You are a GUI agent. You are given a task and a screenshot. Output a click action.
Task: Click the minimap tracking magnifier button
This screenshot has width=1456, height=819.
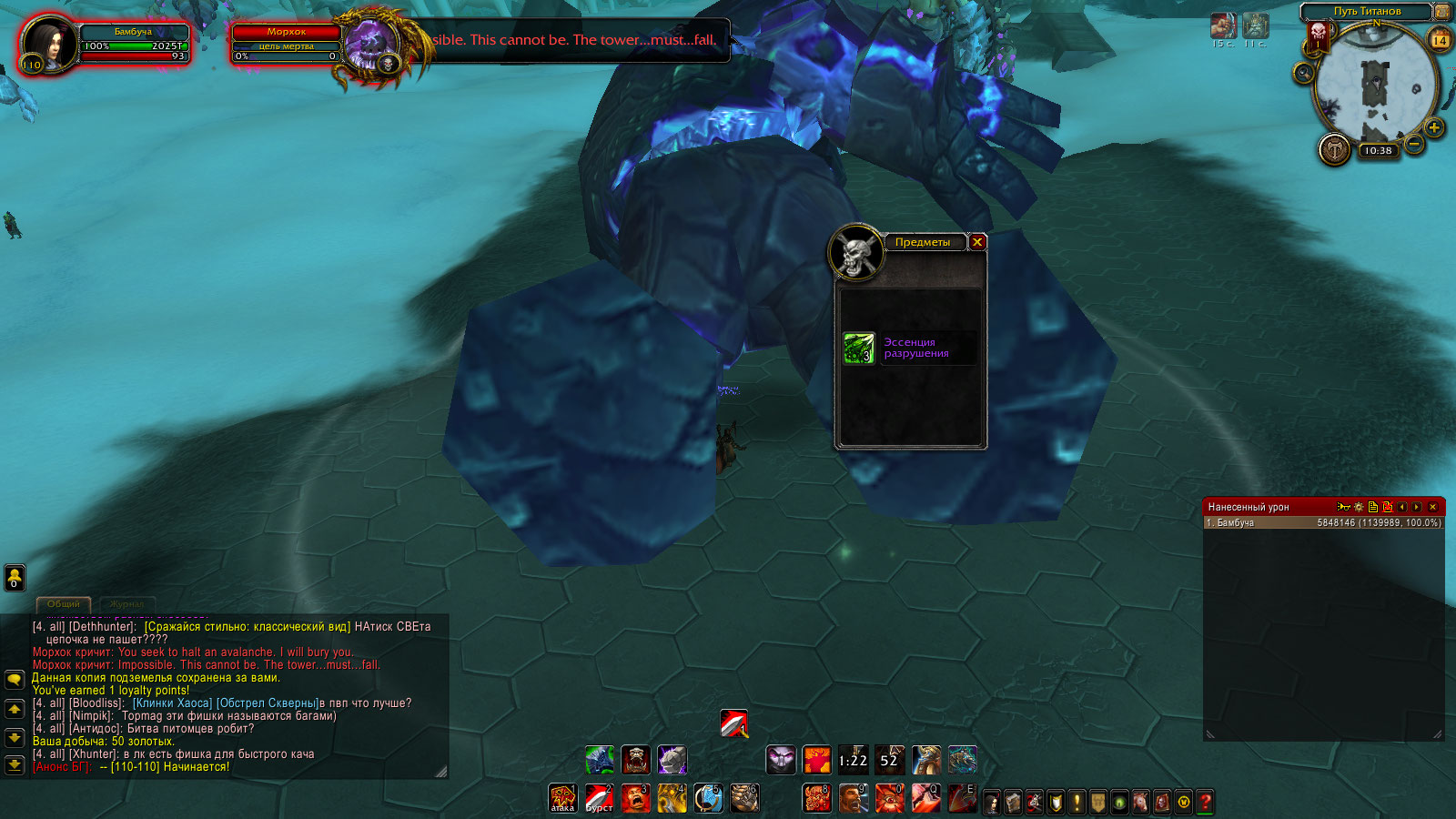click(x=1303, y=73)
